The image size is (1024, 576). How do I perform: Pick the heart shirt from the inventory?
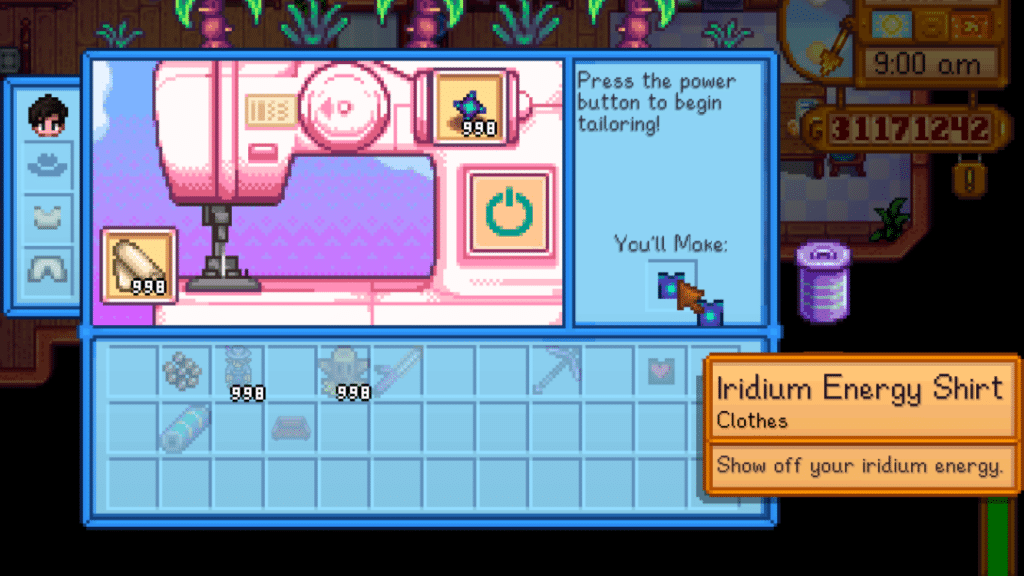click(x=660, y=372)
